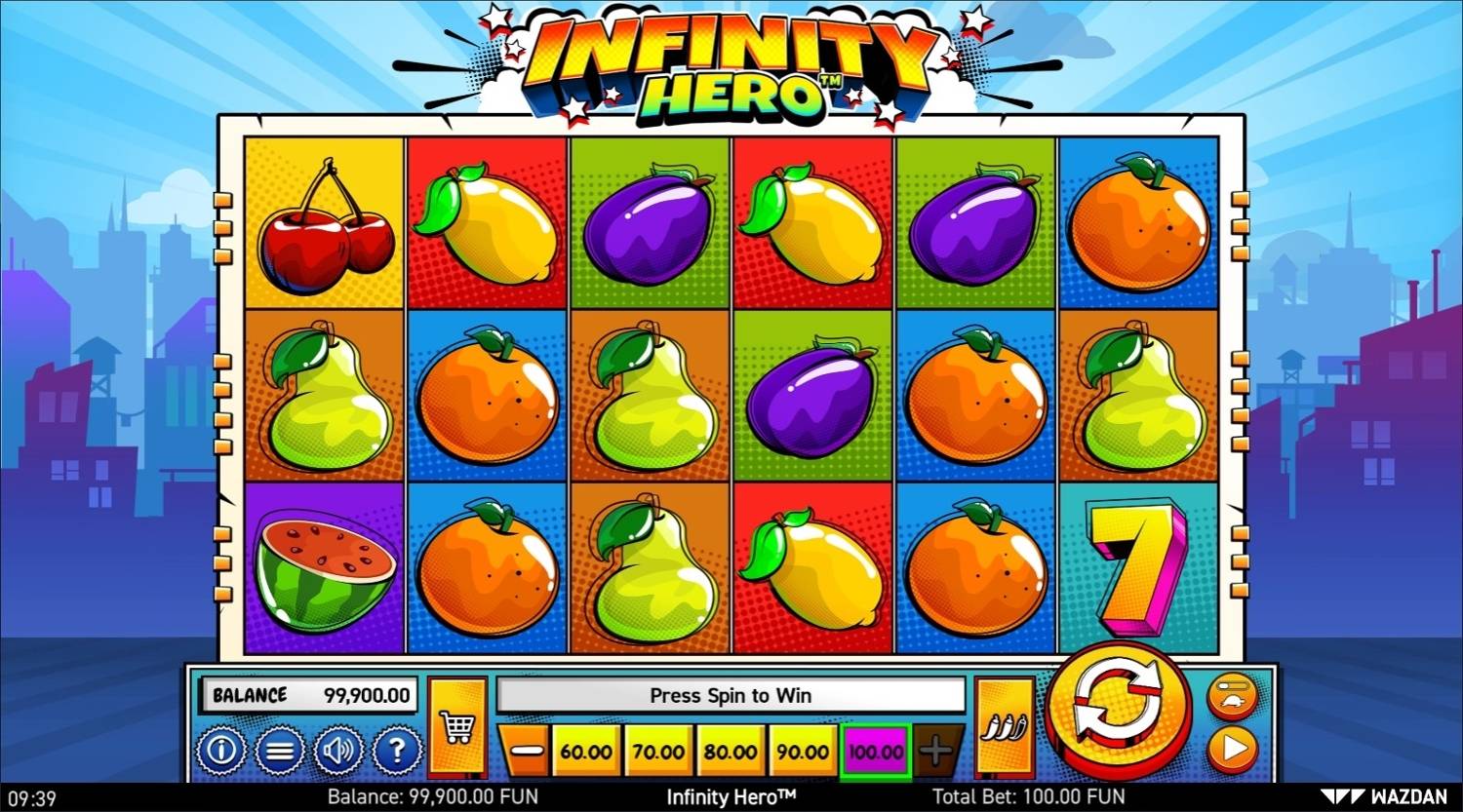Start autoplay with the play arrow
Image resolution: width=1463 pixels, height=812 pixels.
tap(1233, 751)
